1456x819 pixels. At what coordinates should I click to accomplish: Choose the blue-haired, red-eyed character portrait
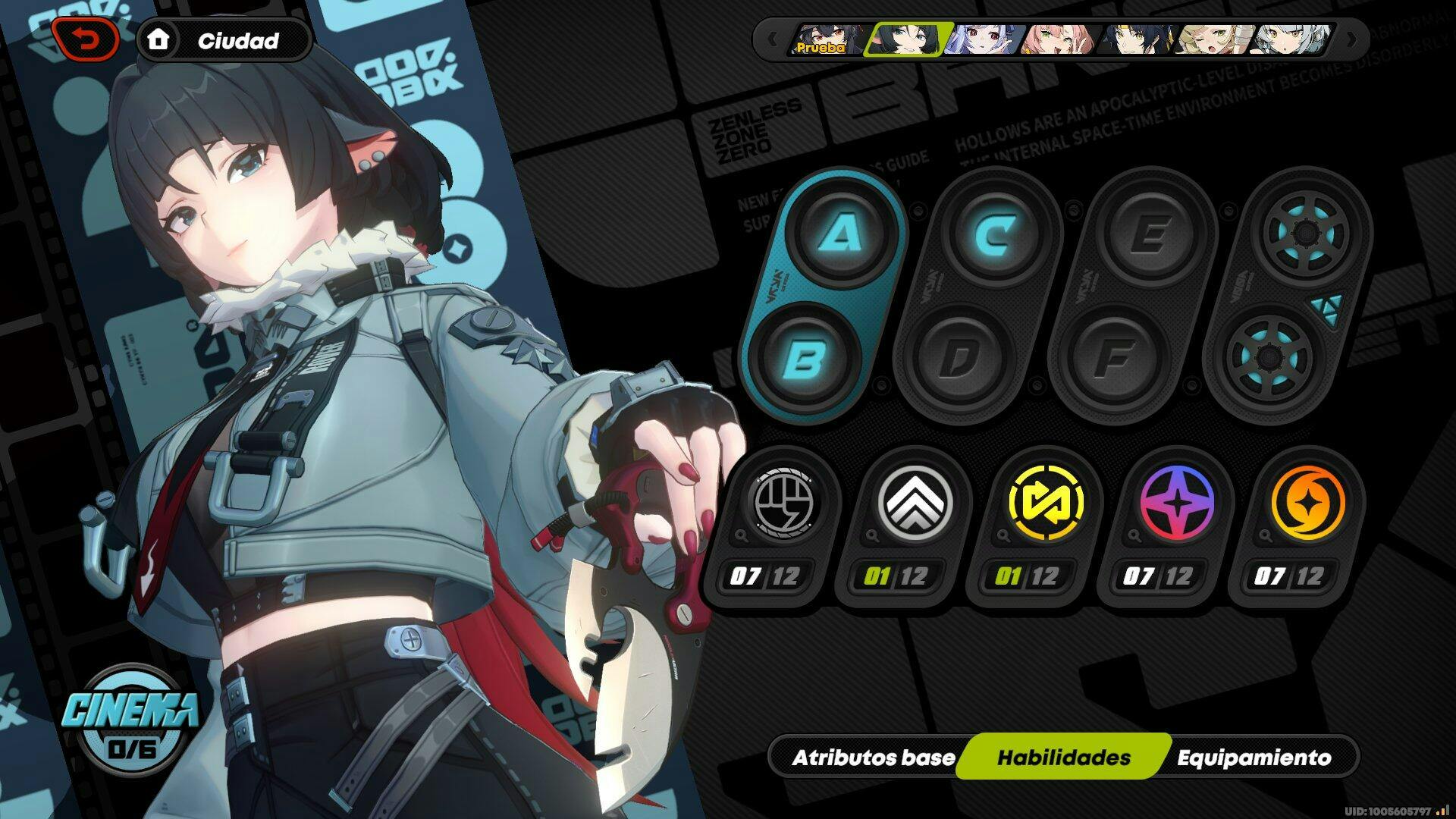pos(982,39)
